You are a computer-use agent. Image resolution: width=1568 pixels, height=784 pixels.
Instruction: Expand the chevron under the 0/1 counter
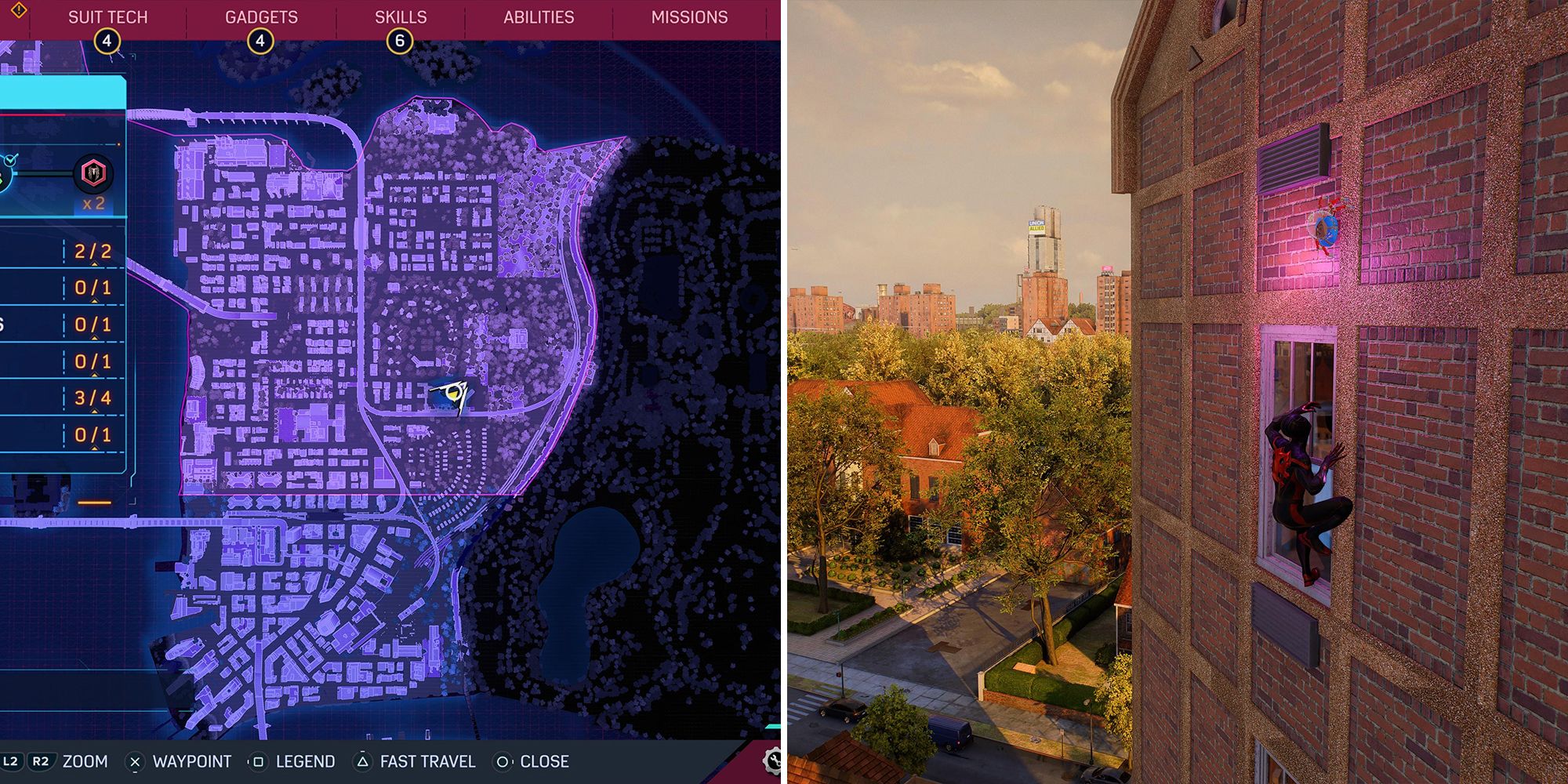pyautogui.click(x=94, y=303)
